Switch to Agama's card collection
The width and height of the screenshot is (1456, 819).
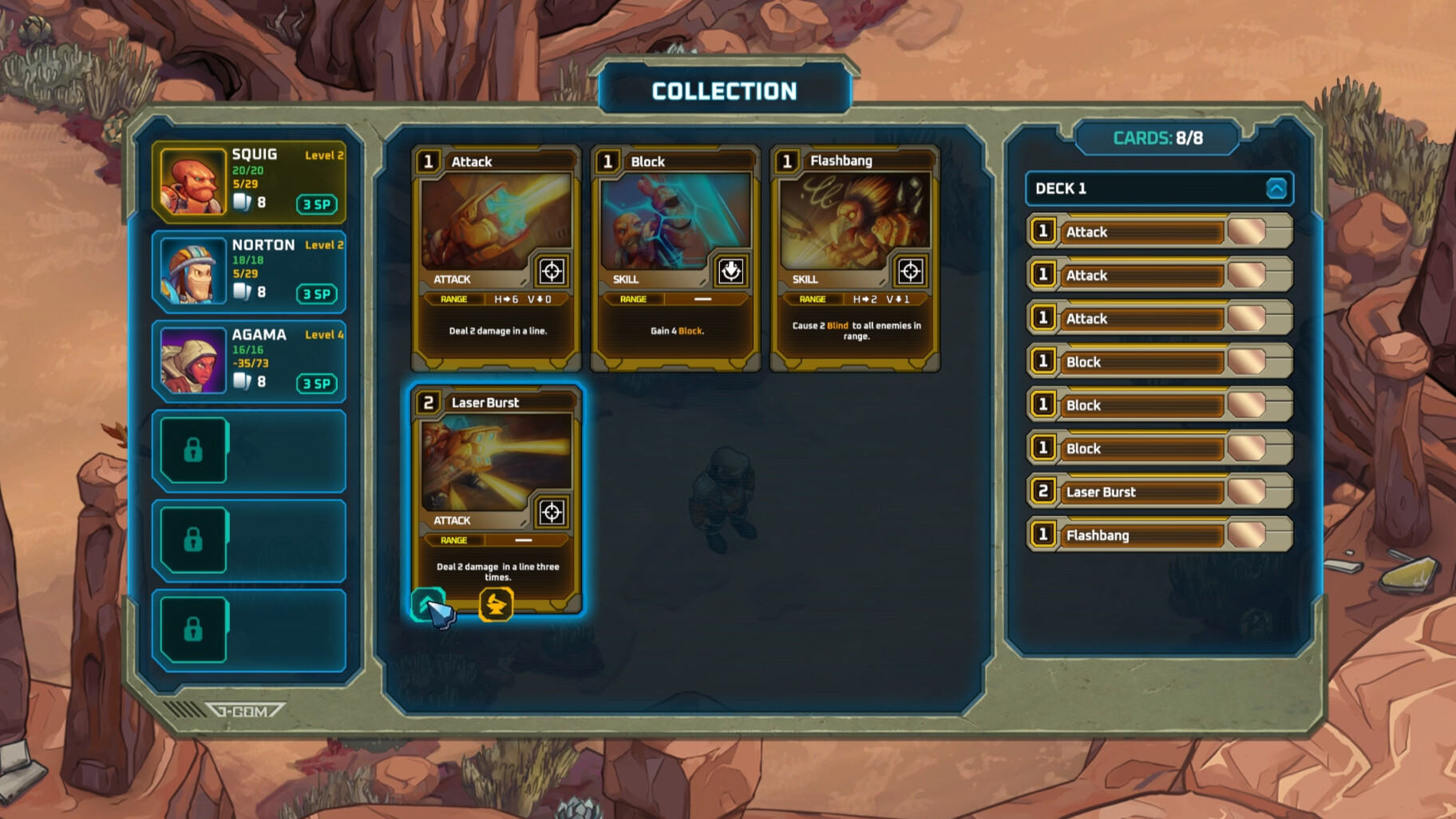pos(249,361)
